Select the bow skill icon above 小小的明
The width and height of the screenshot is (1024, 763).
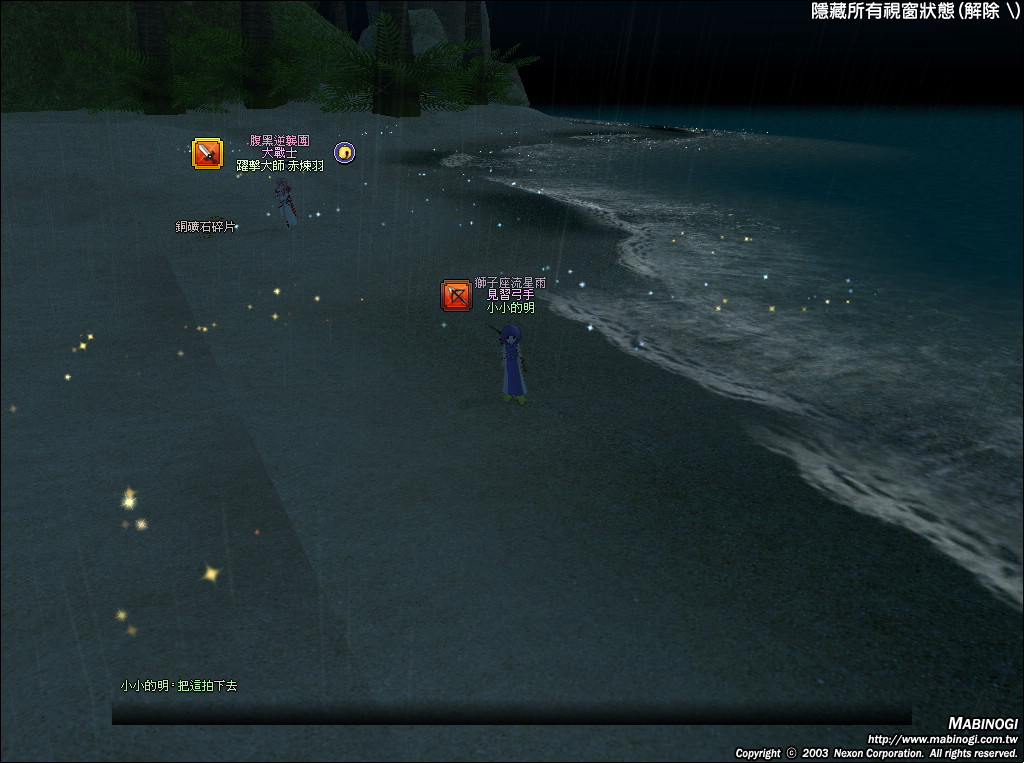456,295
